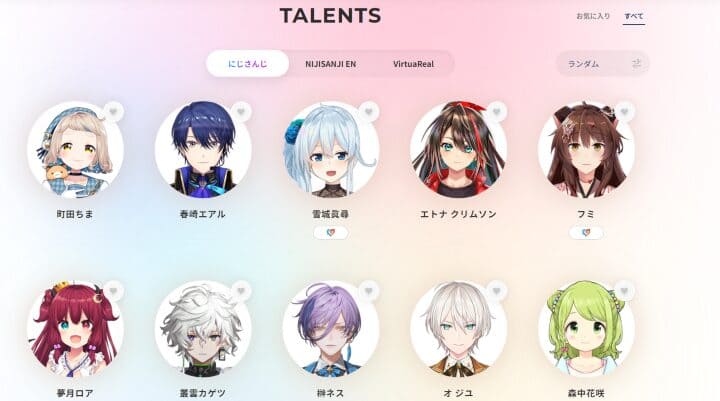The width and height of the screenshot is (720, 401).
Task: Choose エトナ クリムゾン's portrait
Action: point(458,150)
